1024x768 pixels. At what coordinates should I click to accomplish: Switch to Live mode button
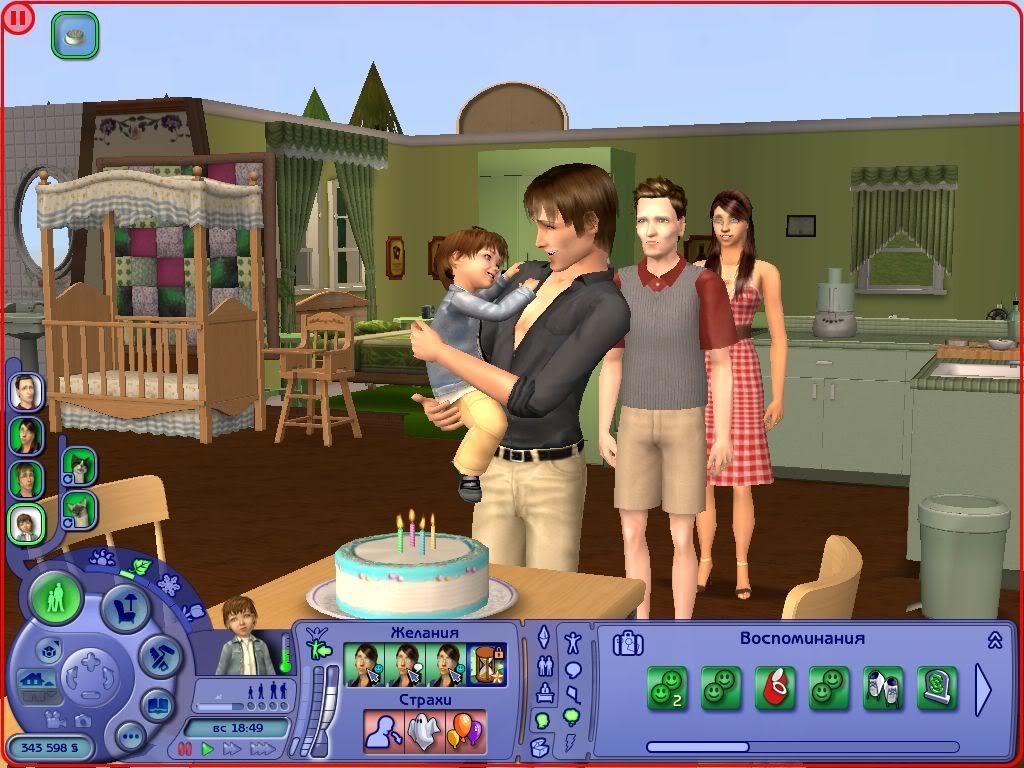[x=56, y=598]
